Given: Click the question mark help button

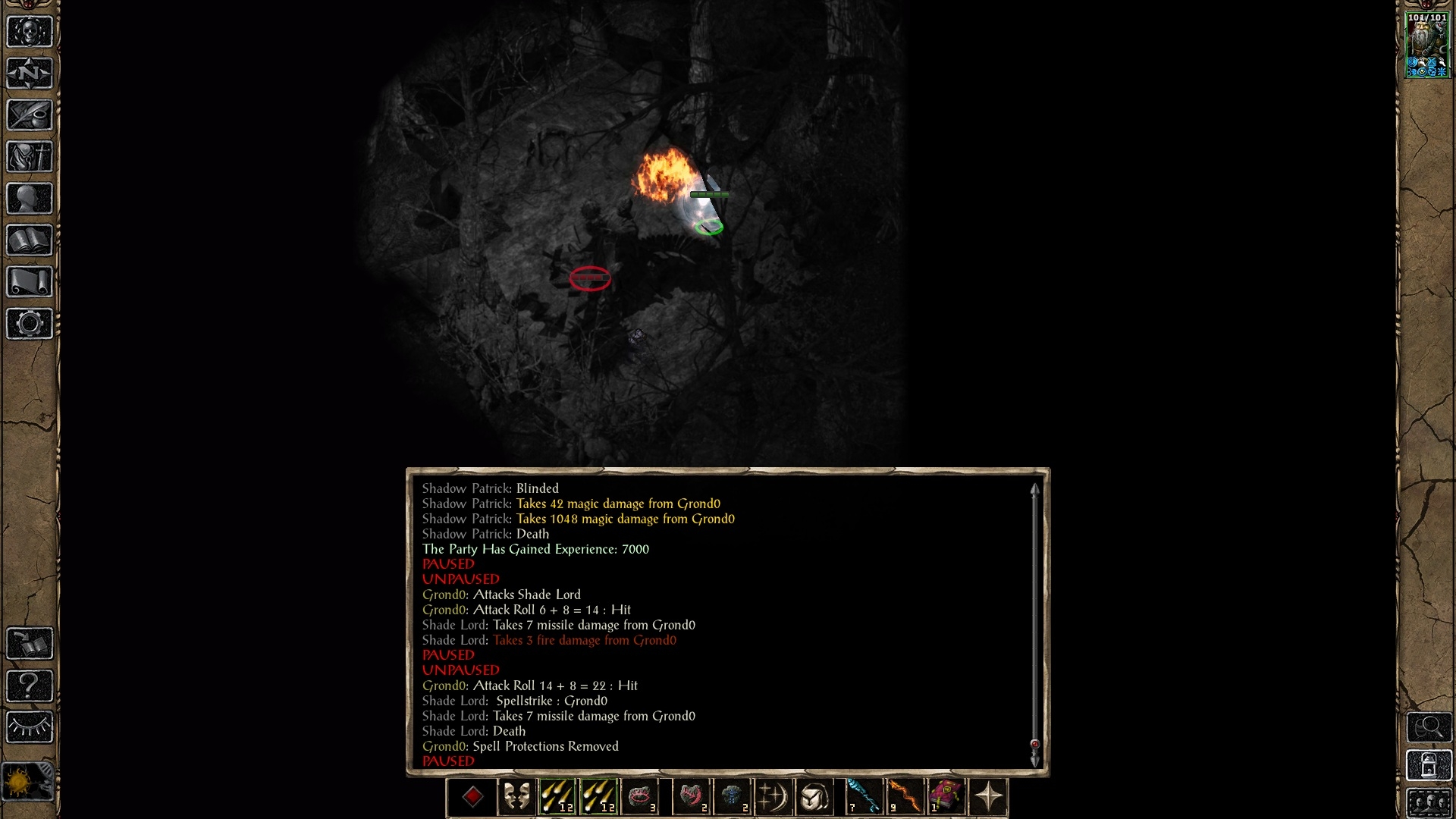Looking at the screenshot, I should (x=30, y=686).
